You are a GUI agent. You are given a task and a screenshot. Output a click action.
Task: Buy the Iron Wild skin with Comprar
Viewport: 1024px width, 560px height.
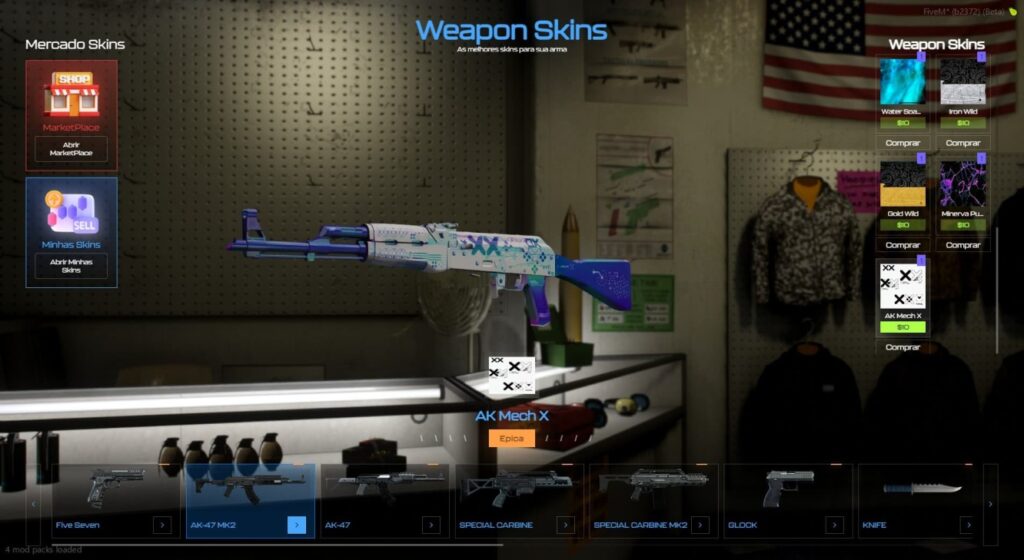point(963,143)
